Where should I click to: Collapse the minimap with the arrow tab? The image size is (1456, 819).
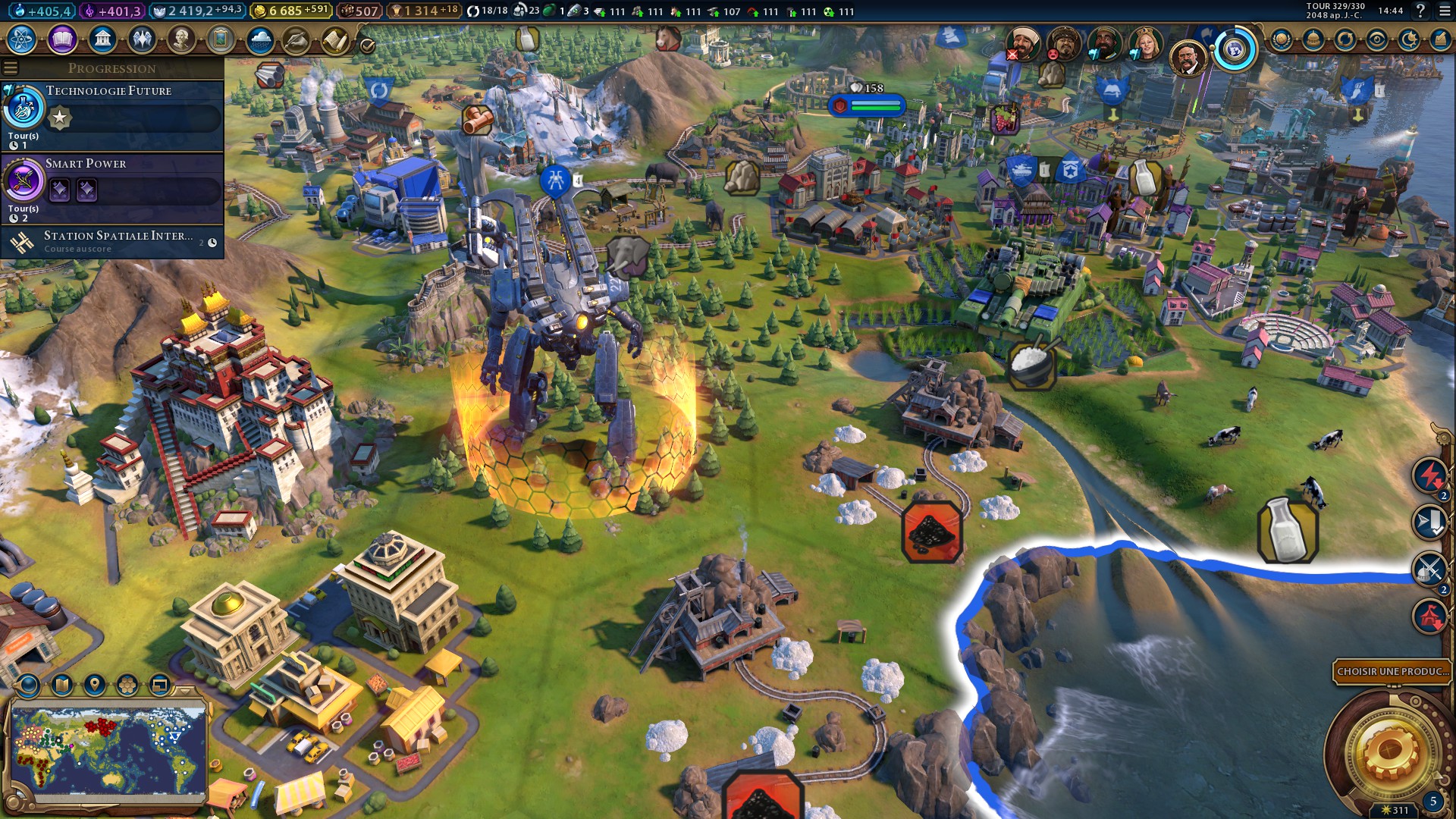click(x=185, y=691)
